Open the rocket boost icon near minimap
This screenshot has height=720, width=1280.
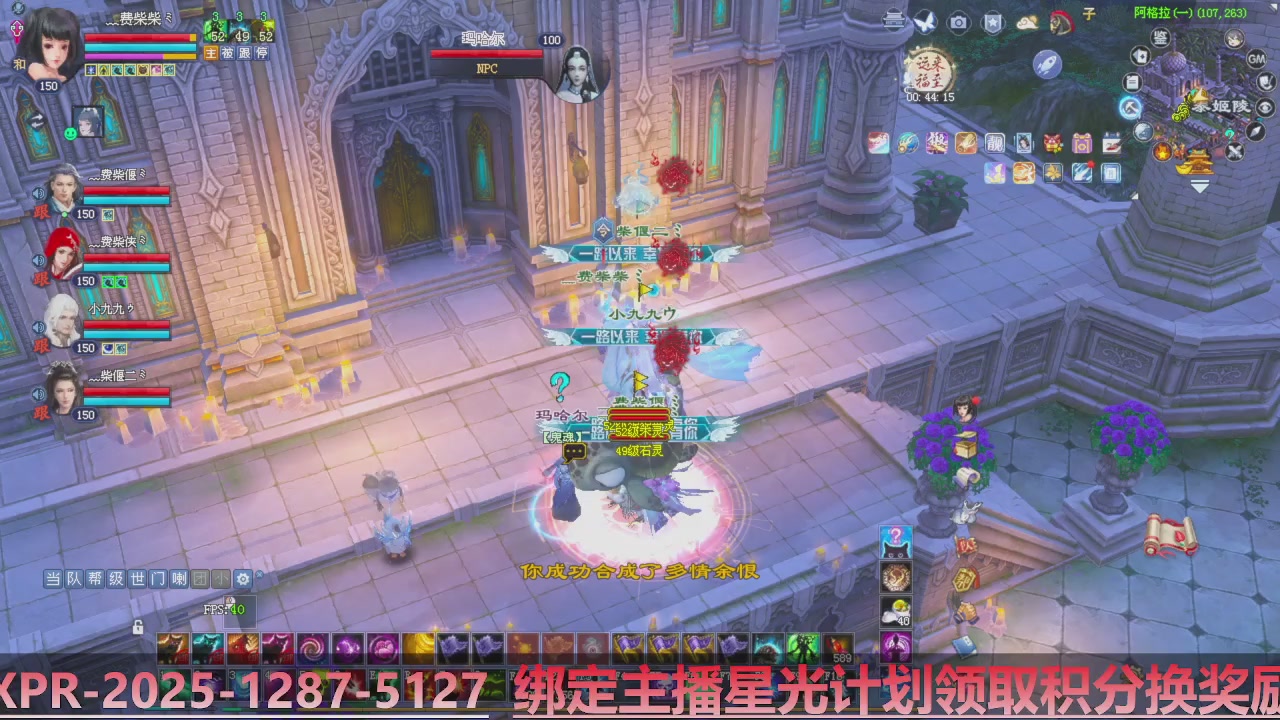point(1045,64)
